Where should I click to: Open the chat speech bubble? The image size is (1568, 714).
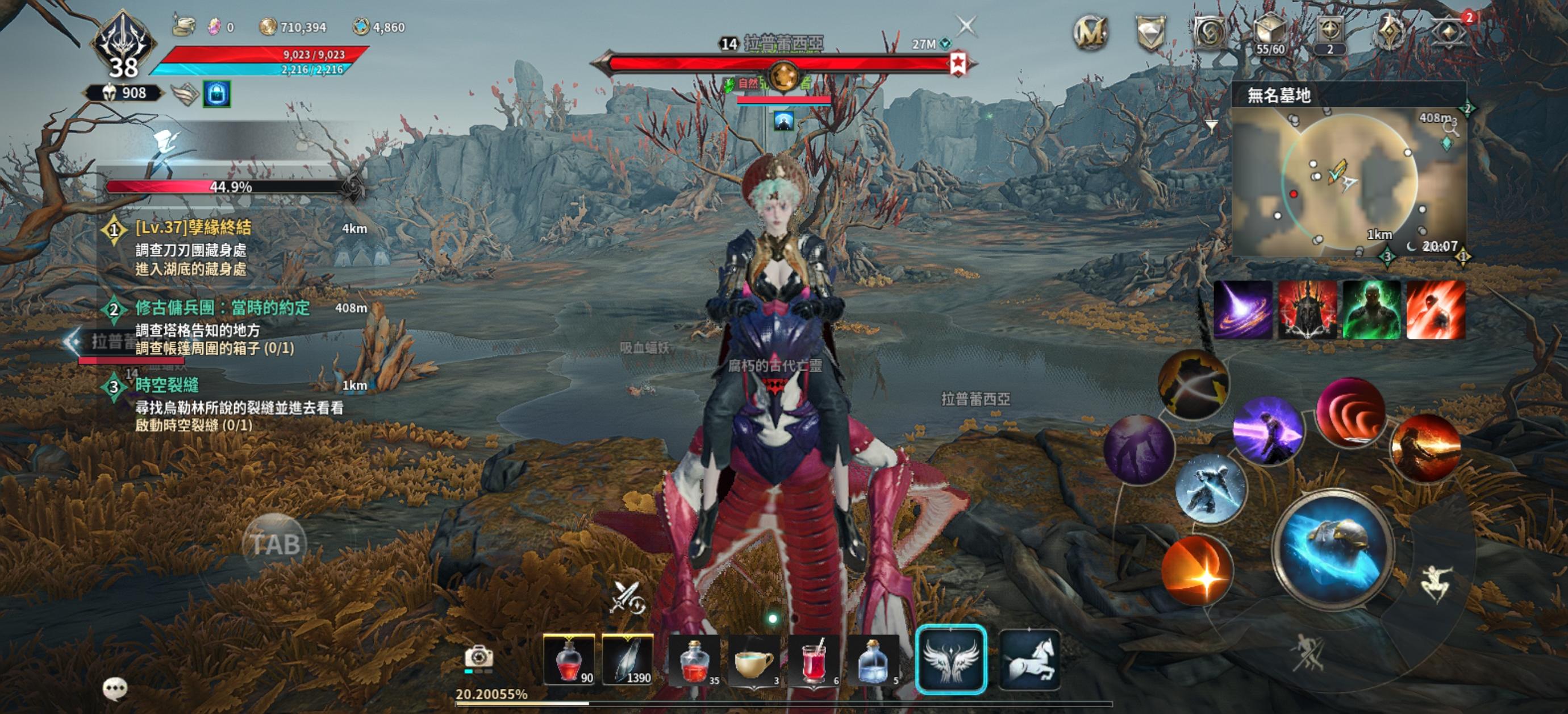[115, 689]
